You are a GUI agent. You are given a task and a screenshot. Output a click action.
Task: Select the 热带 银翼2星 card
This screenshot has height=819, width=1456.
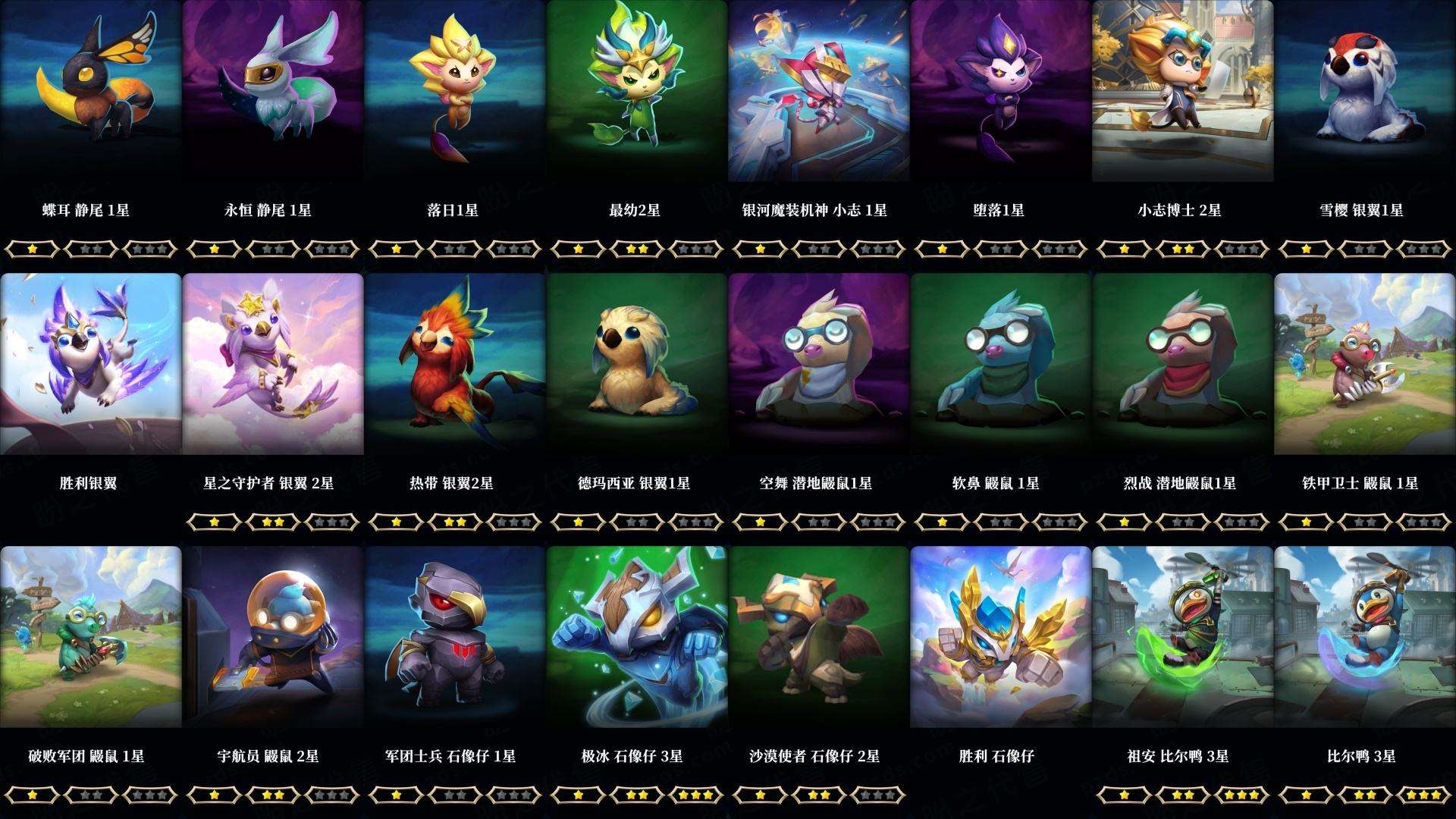pos(455,364)
